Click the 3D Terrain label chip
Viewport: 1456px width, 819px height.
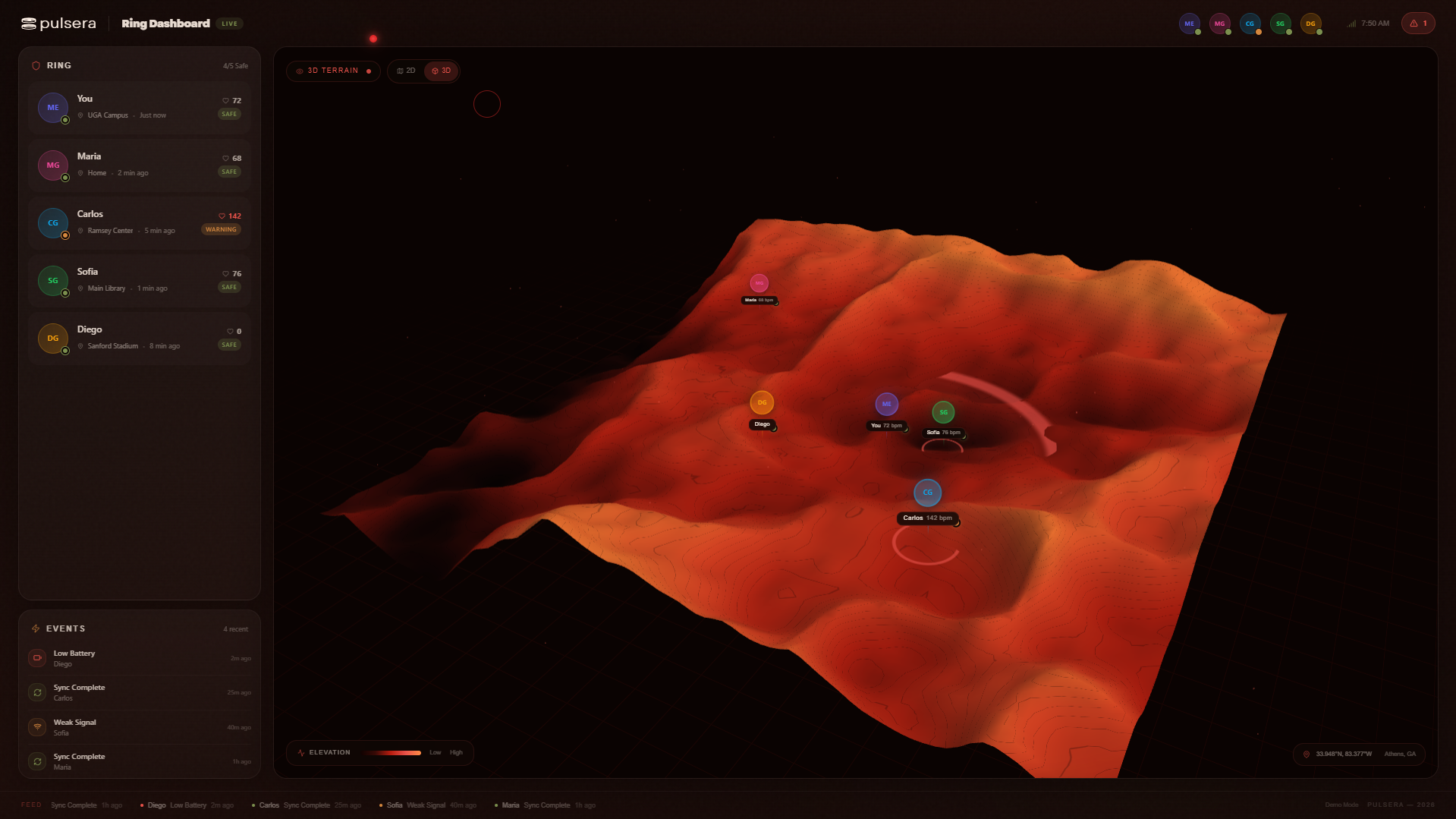[333, 71]
